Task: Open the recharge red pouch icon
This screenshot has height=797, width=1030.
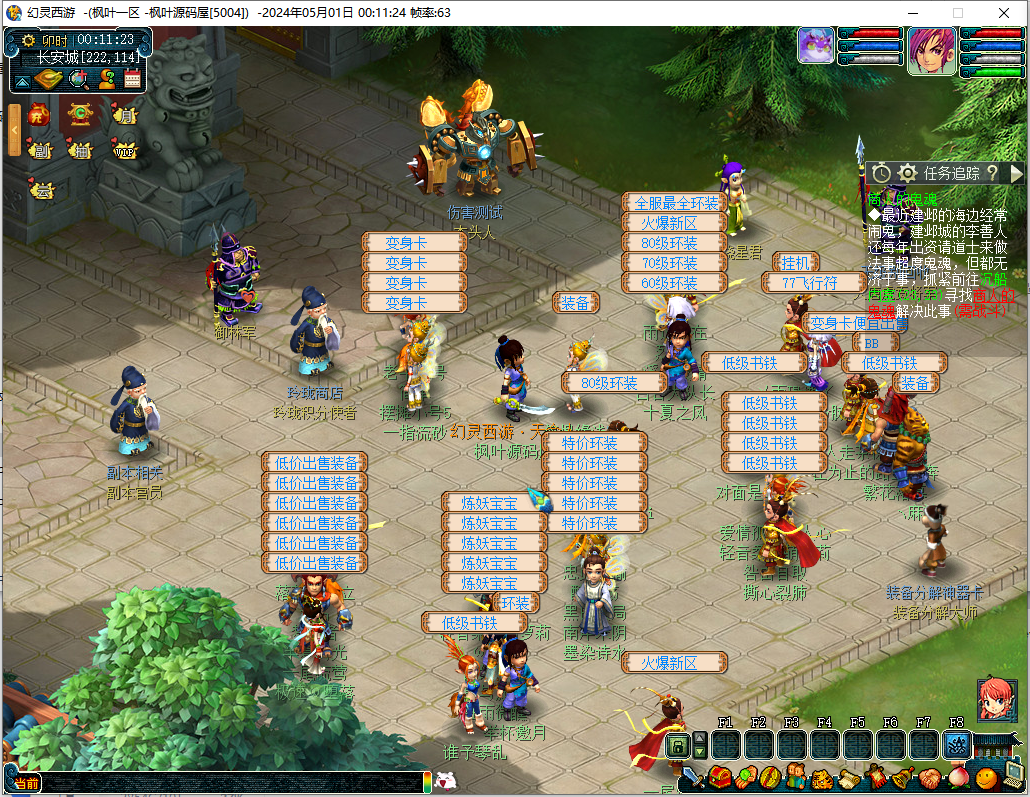Action: point(39,115)
